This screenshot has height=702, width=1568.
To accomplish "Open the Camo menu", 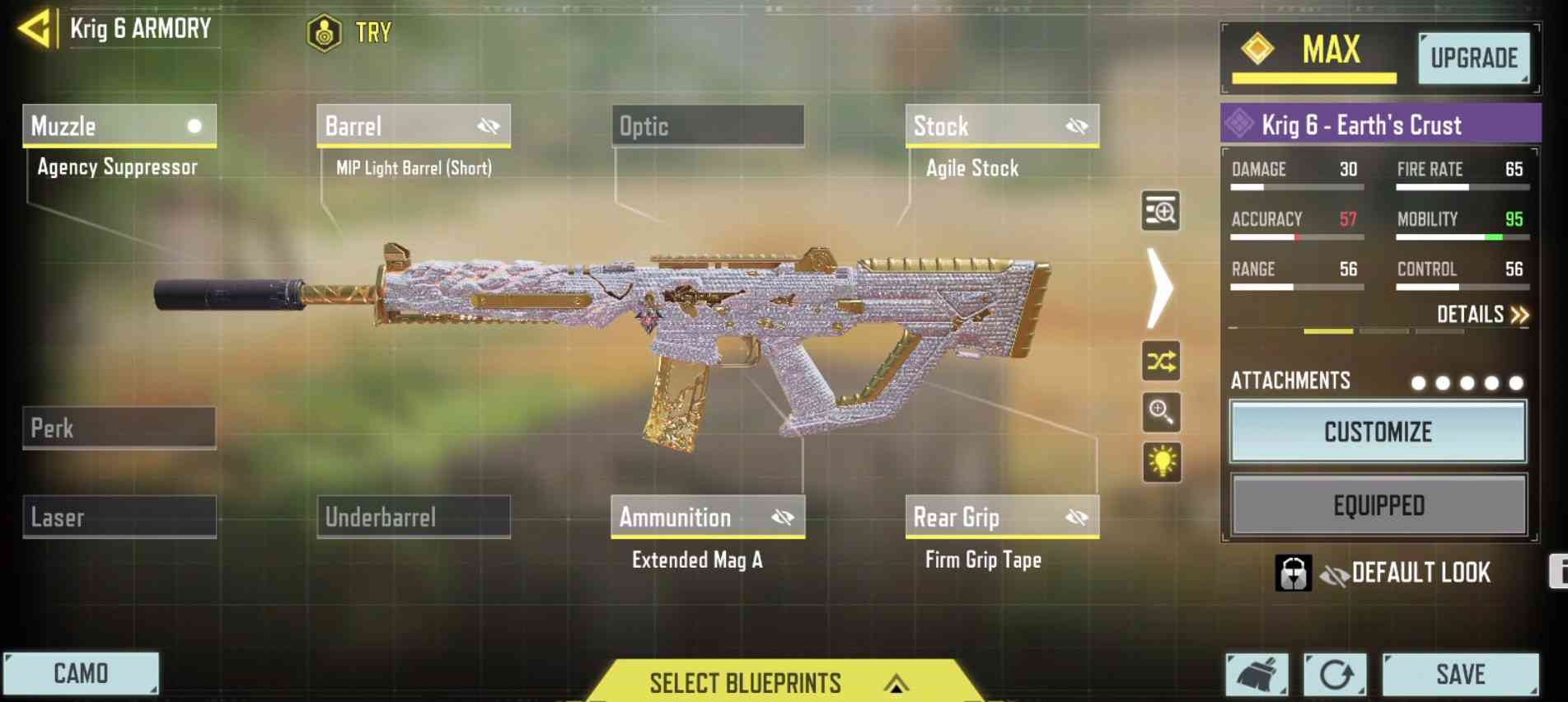I will [x=81, y=674].
